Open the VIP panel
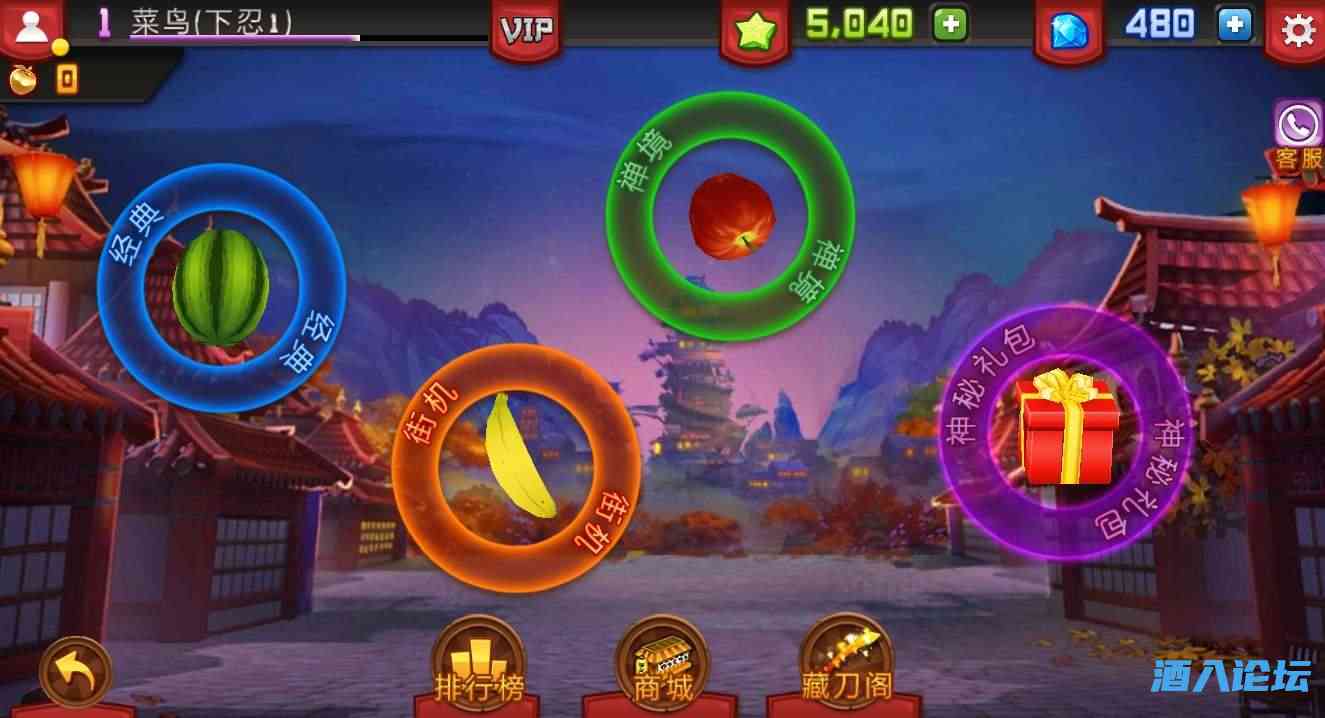 pos(525,30)
